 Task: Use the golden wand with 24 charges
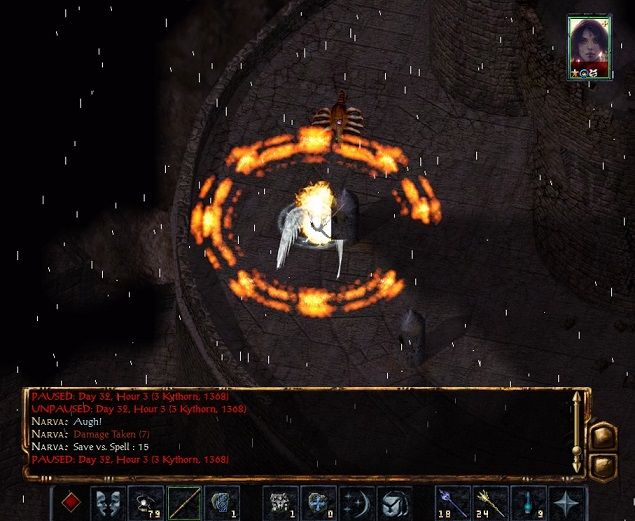(x=489, y=501)
